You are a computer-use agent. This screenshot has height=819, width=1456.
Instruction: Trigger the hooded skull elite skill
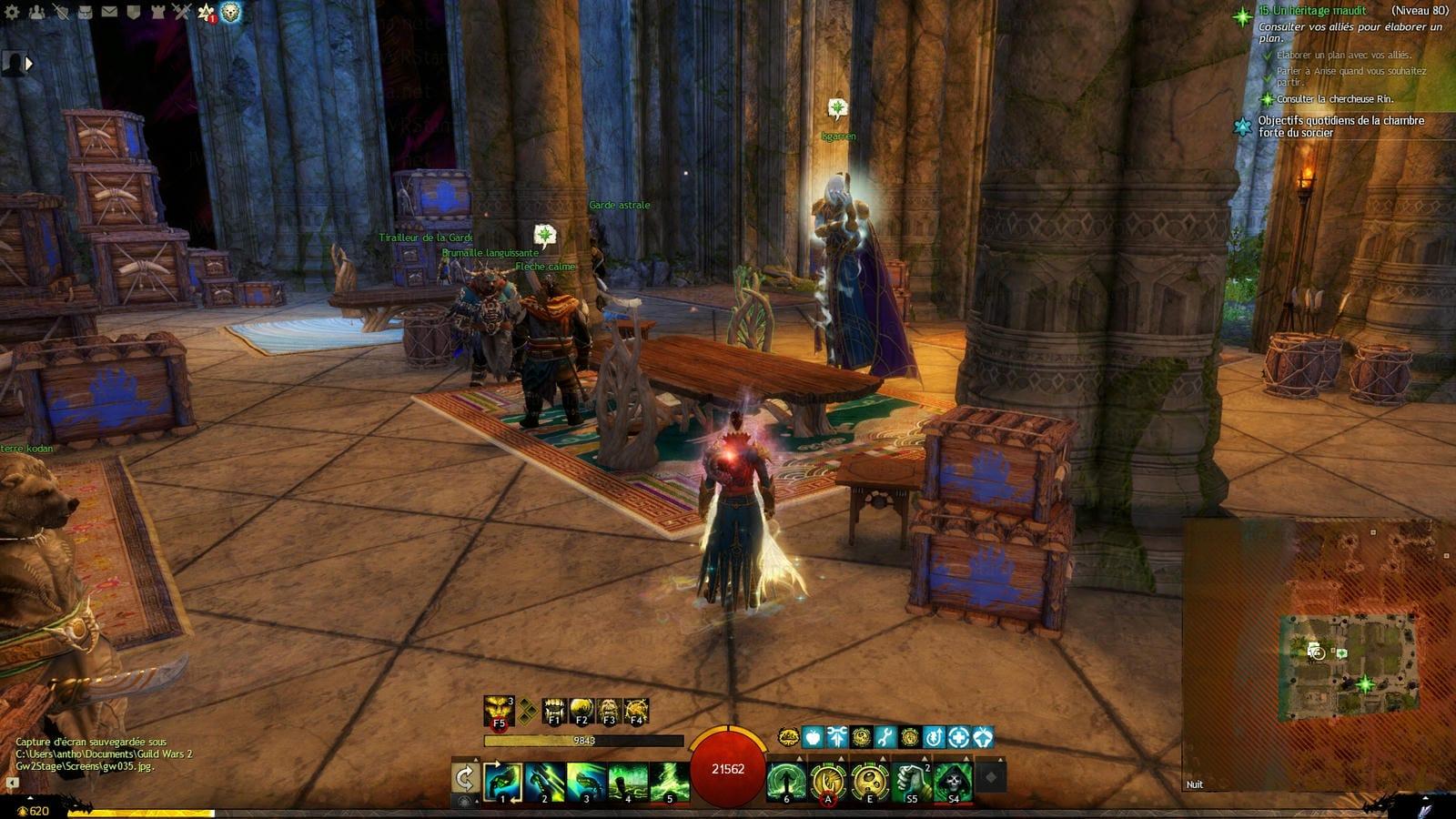click(953, 783)
